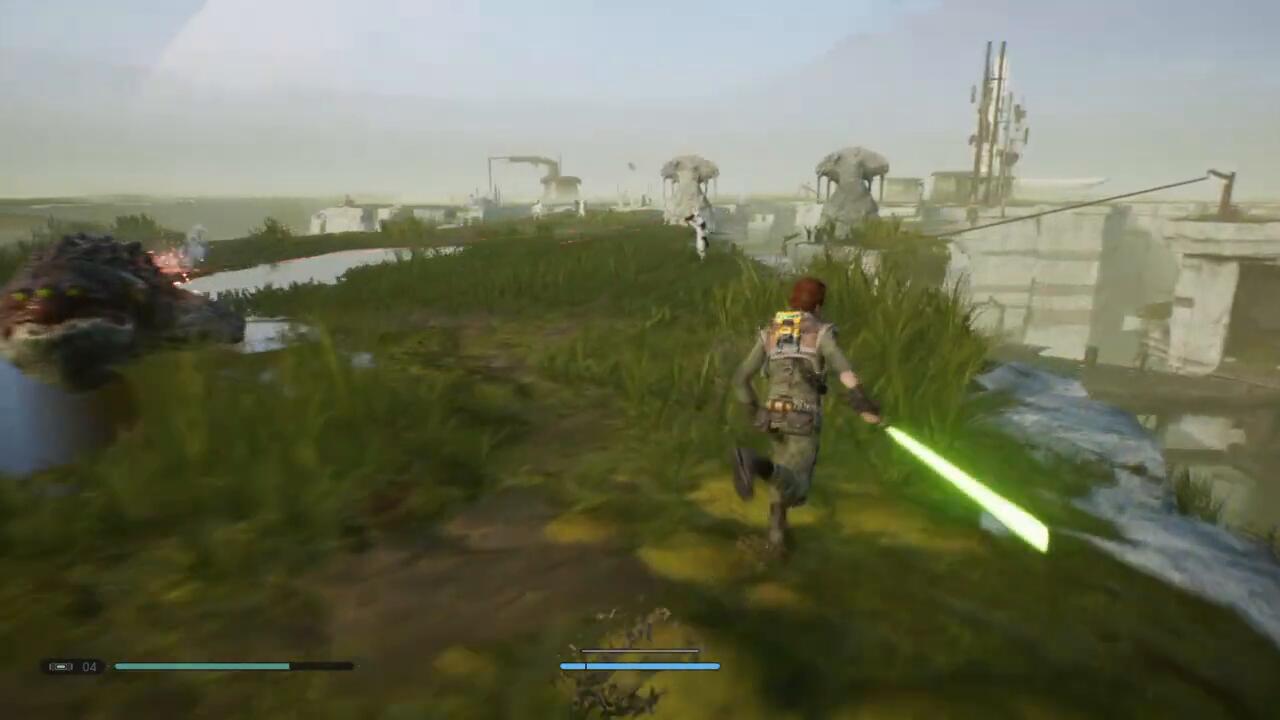
Task: Select the stim canister icon
Action: click(x=61, y=667)
